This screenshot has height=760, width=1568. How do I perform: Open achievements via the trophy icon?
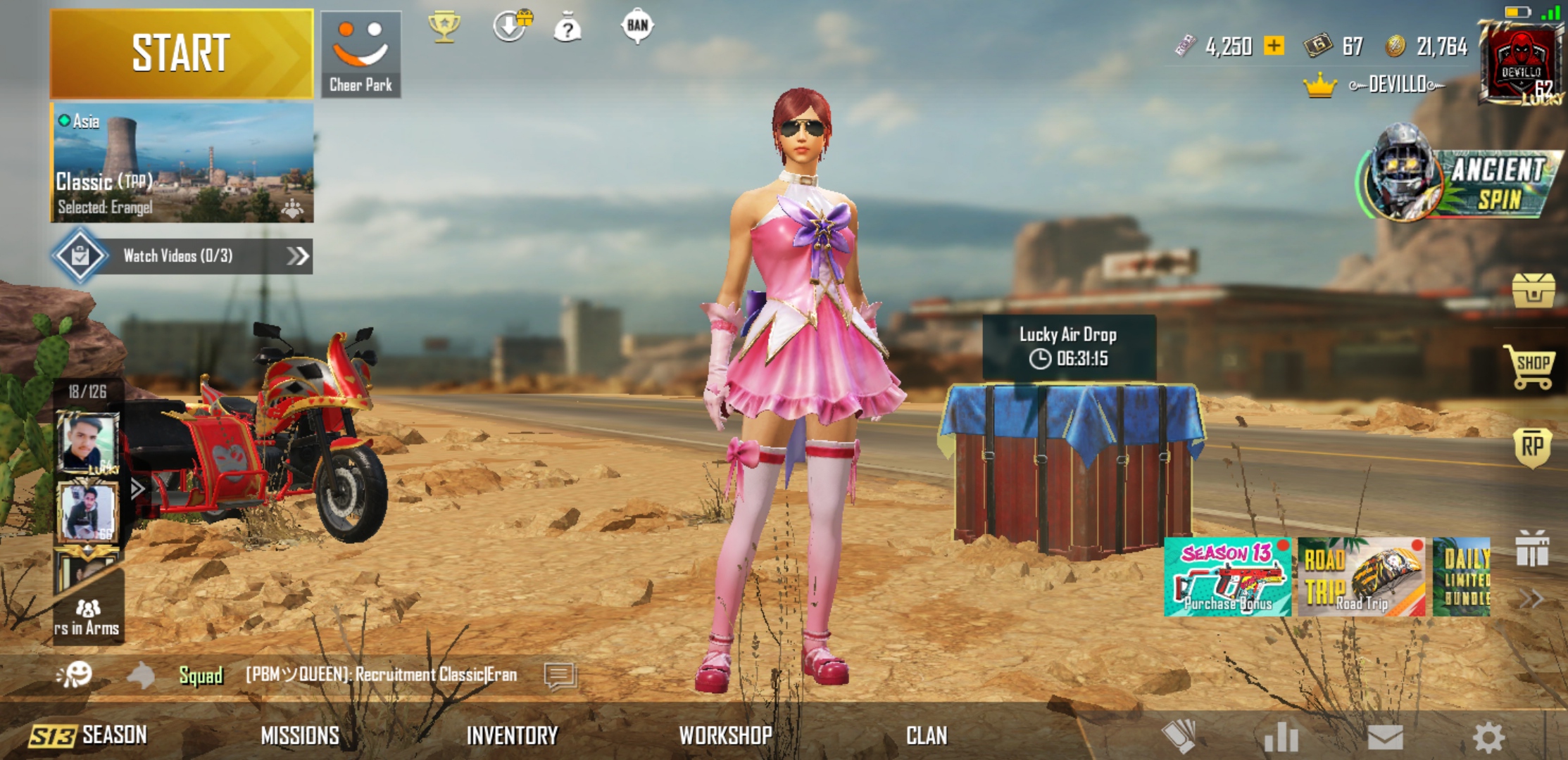[443, 27]
